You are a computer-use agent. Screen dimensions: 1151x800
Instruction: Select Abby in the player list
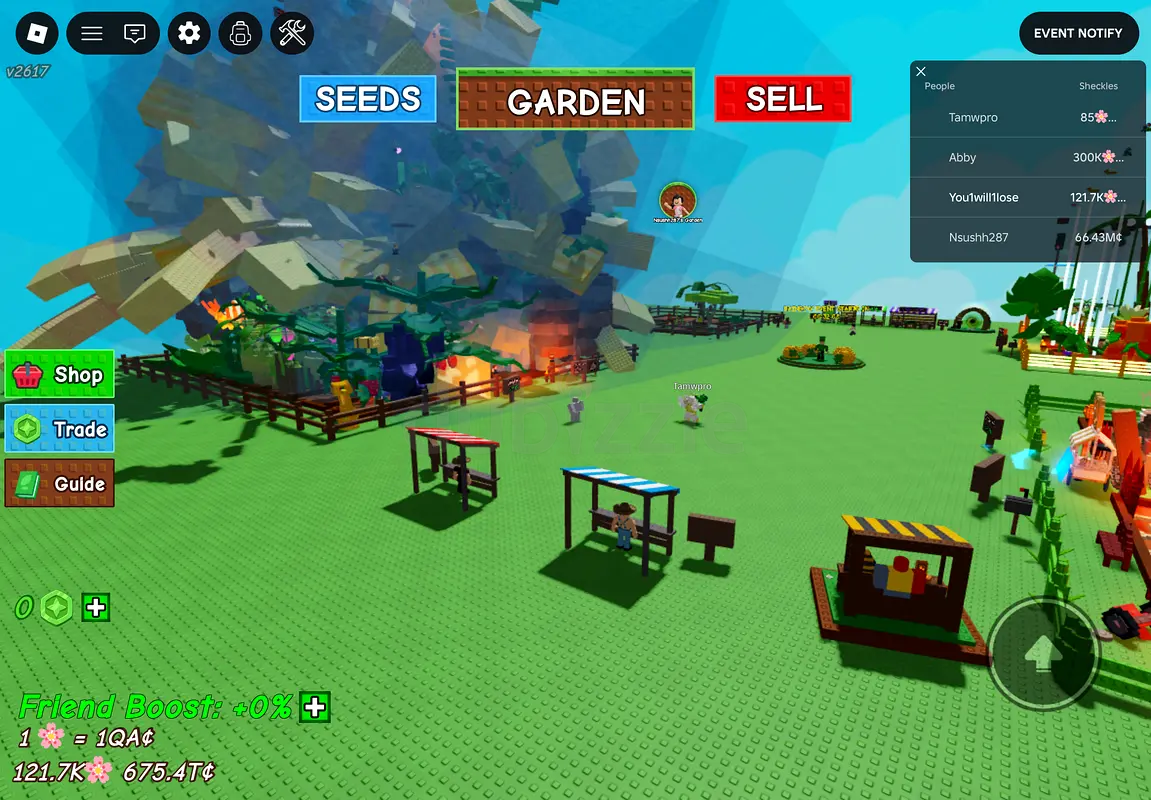click(962, 158)
